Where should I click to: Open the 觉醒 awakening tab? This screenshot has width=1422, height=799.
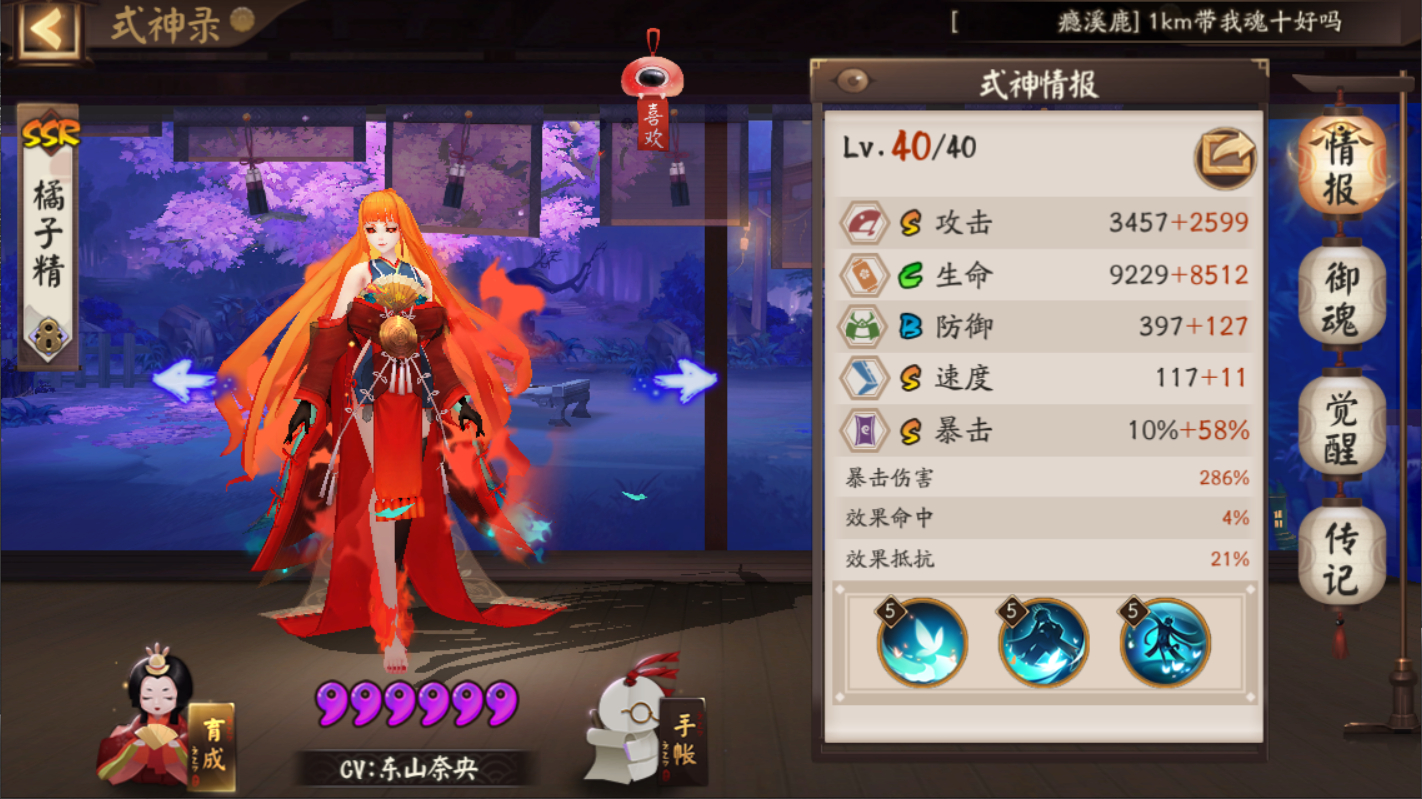point(1340,425)
